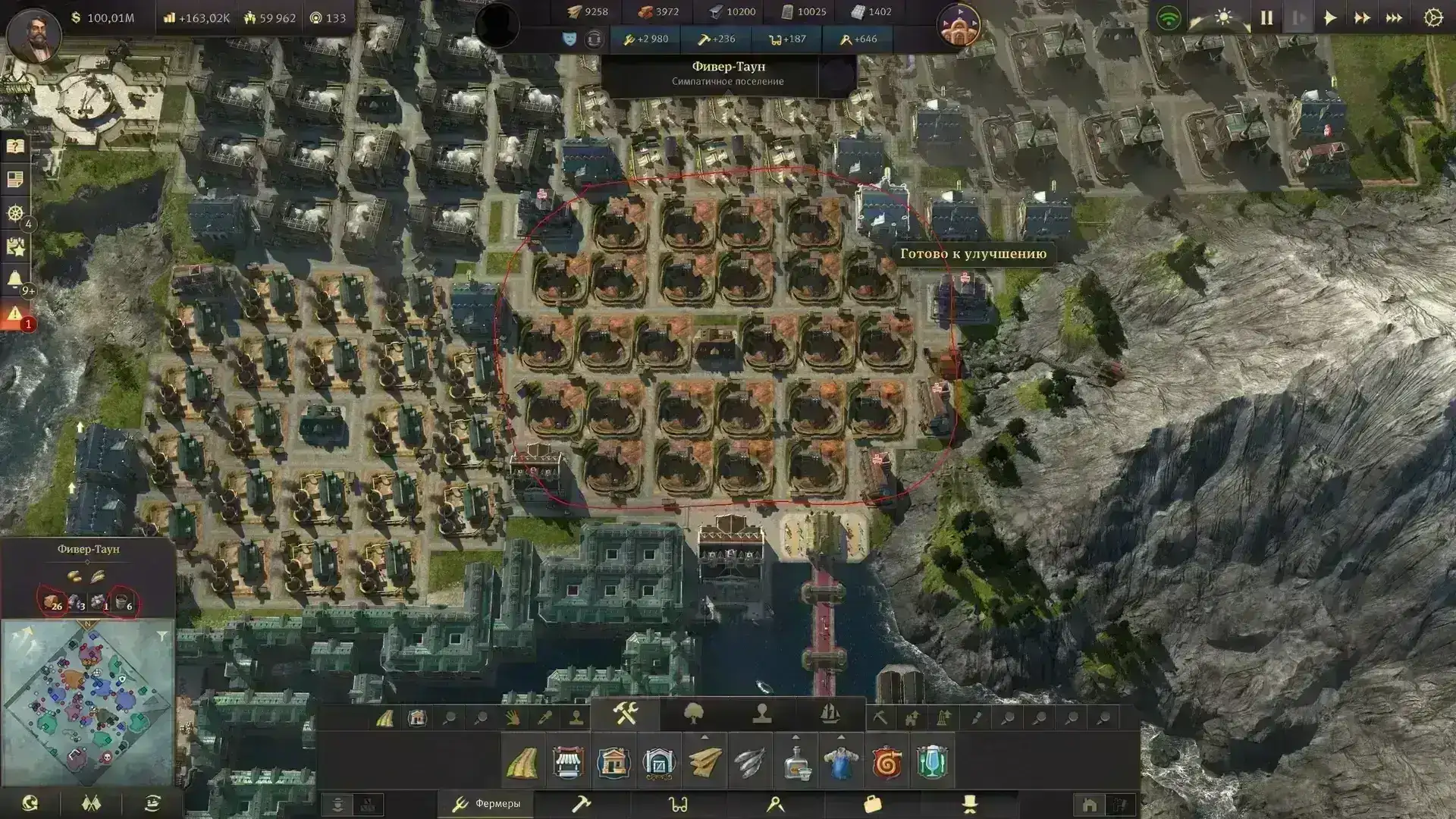
Task: Choose the fire station building icon
Action: [886, 762]
